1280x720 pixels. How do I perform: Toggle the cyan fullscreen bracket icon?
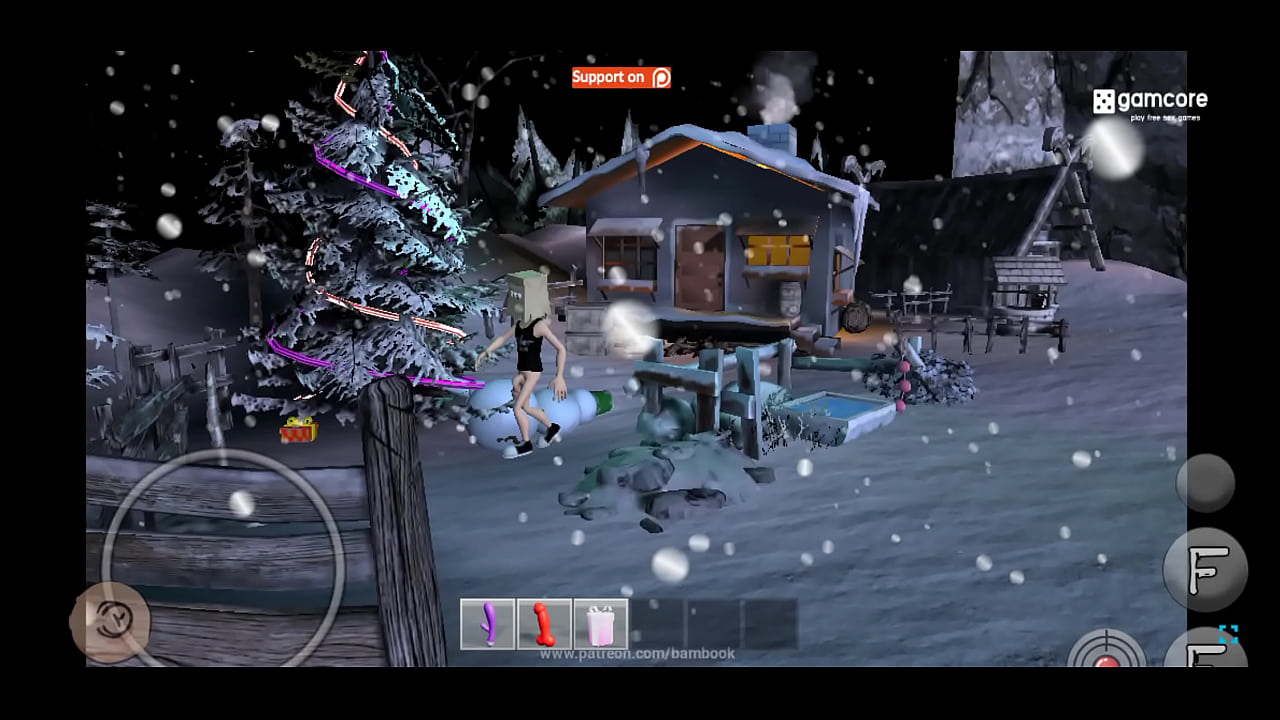pyautogui.click(x=1228, y=634)
